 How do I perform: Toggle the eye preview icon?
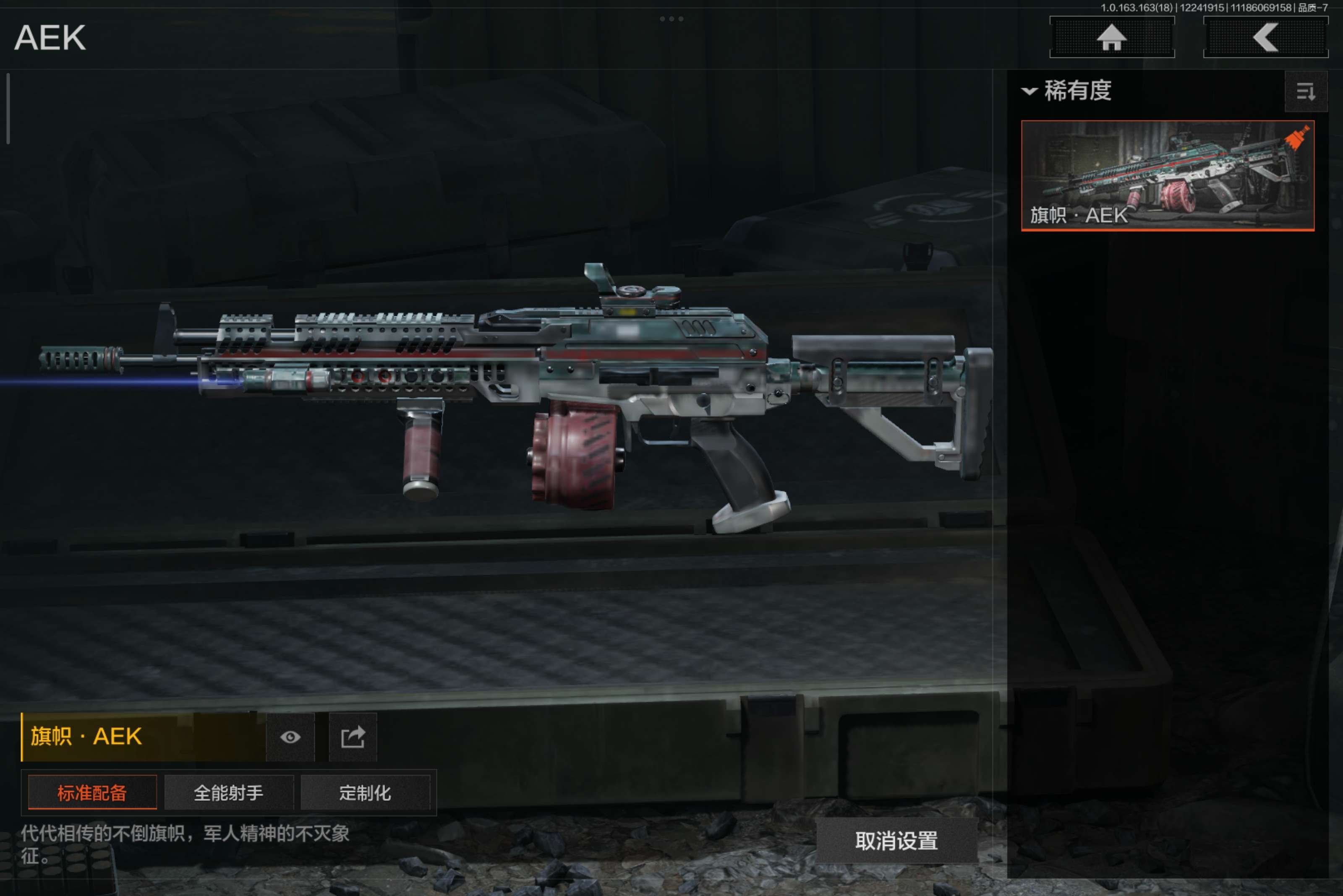[290, 737]
